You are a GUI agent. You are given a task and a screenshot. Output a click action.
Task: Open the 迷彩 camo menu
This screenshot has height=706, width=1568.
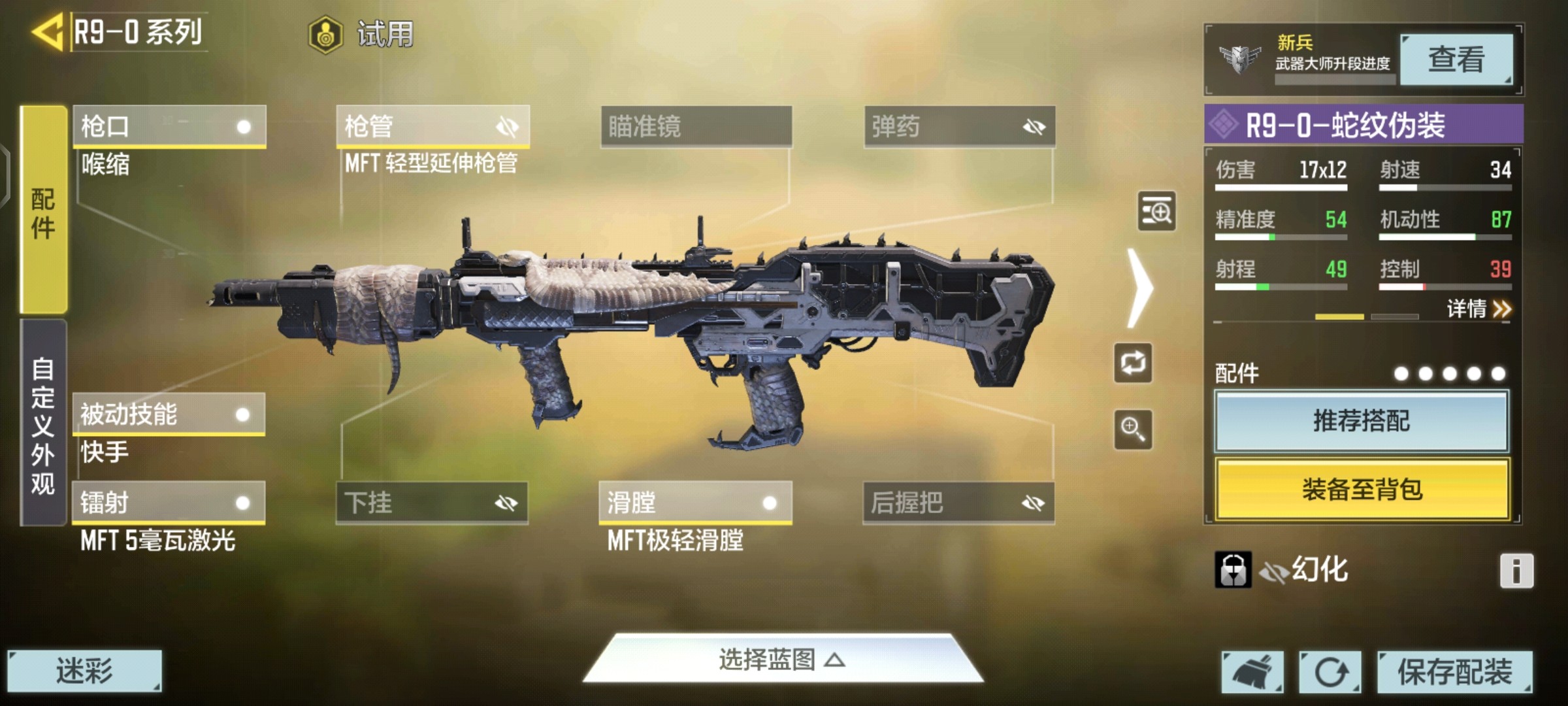click(x=84, y=671)
